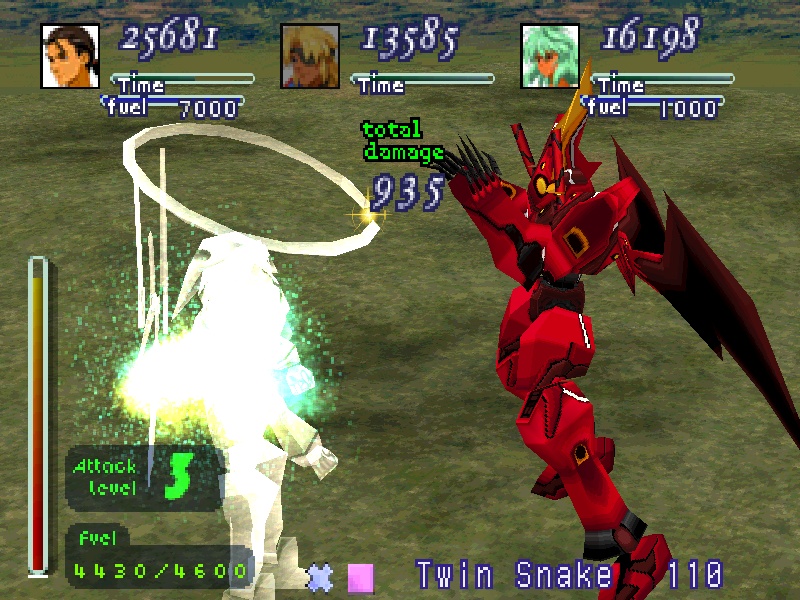Screen dimensions: 800x600
Task: Select the green-haired party member portrait
Action: tap(550, 55)
